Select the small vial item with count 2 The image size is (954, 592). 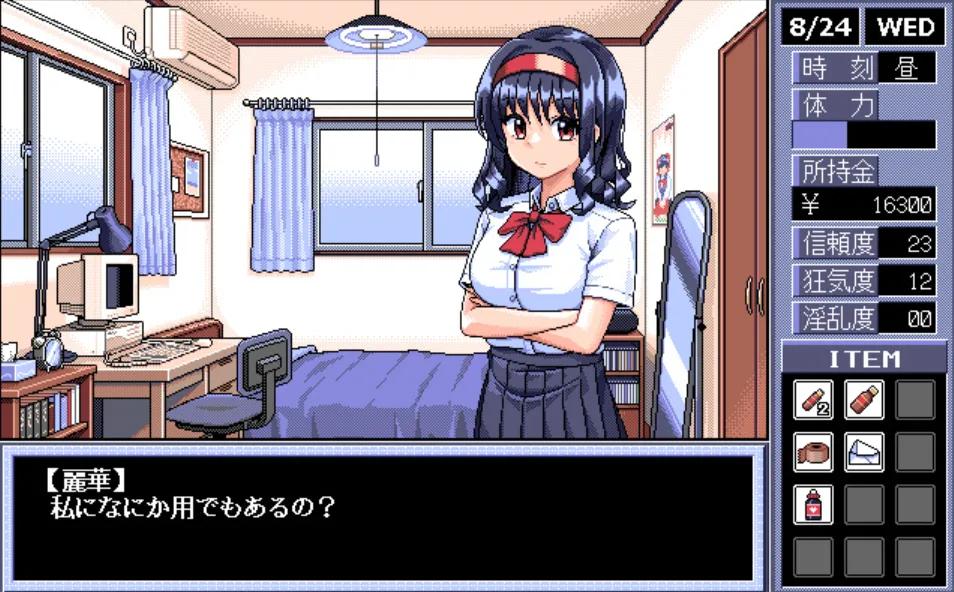(813, 400)
